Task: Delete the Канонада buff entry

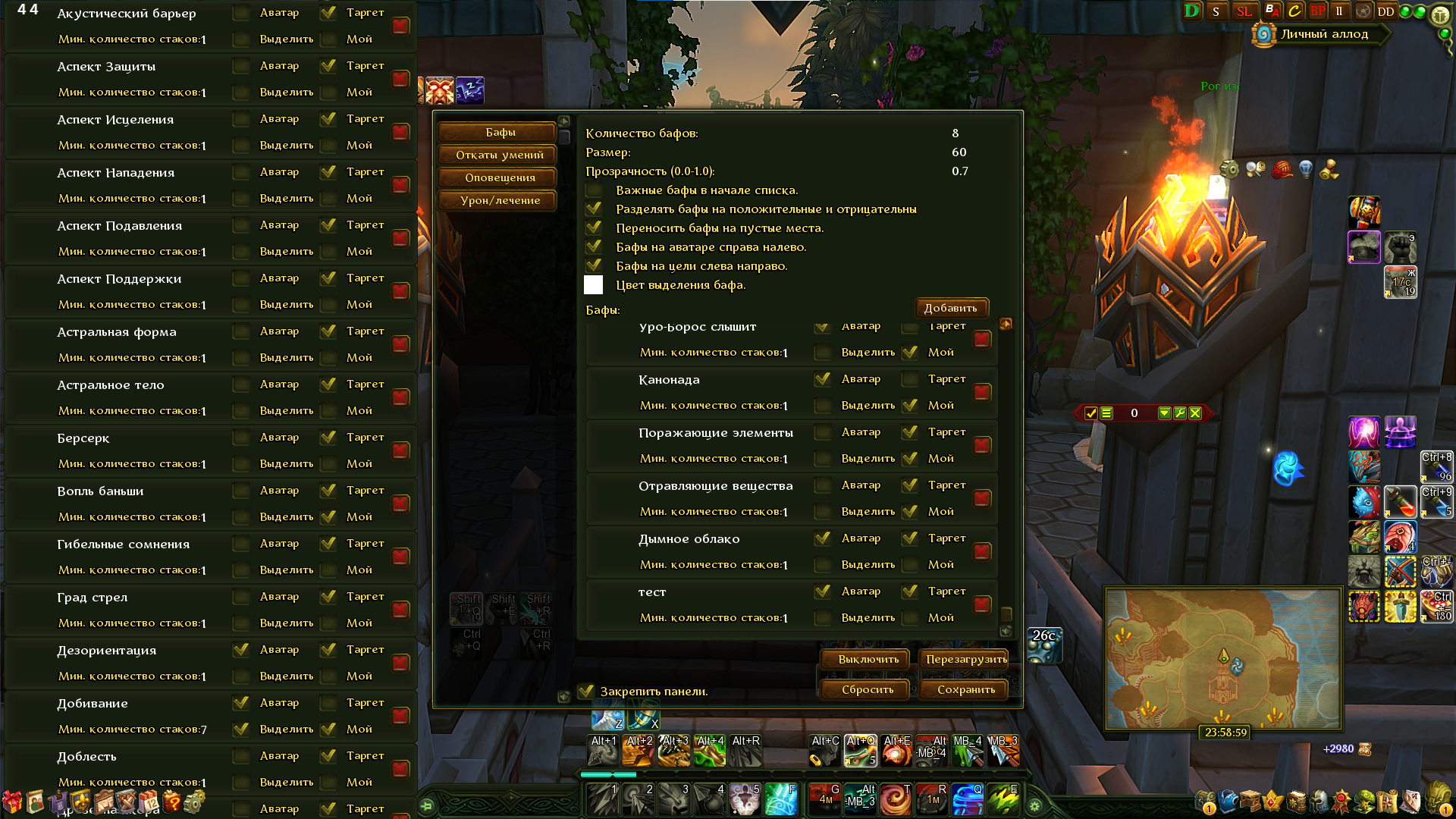Action: (982, 392)
